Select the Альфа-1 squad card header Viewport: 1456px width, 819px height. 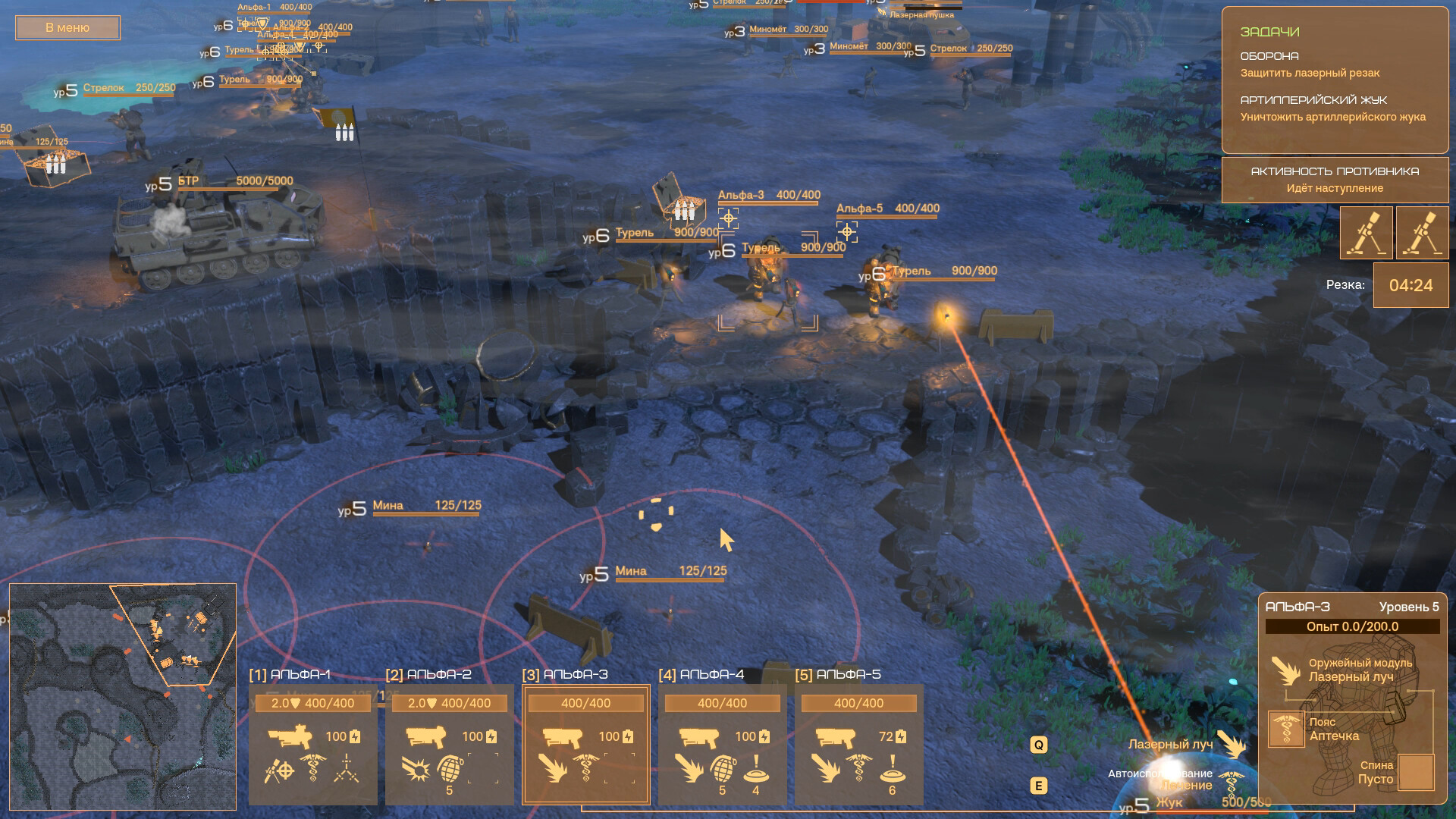coord(290,674)
